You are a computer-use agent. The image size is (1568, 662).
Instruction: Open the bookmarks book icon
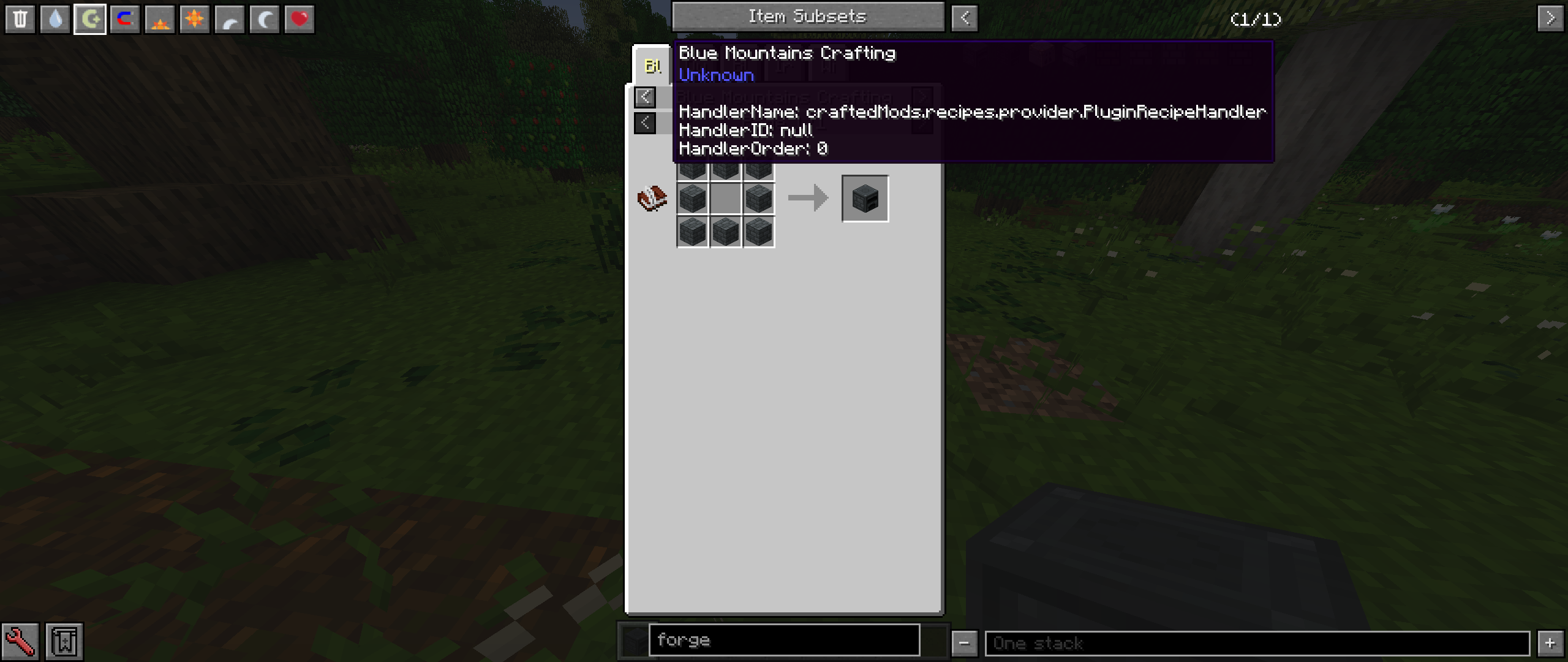[63, 640]
